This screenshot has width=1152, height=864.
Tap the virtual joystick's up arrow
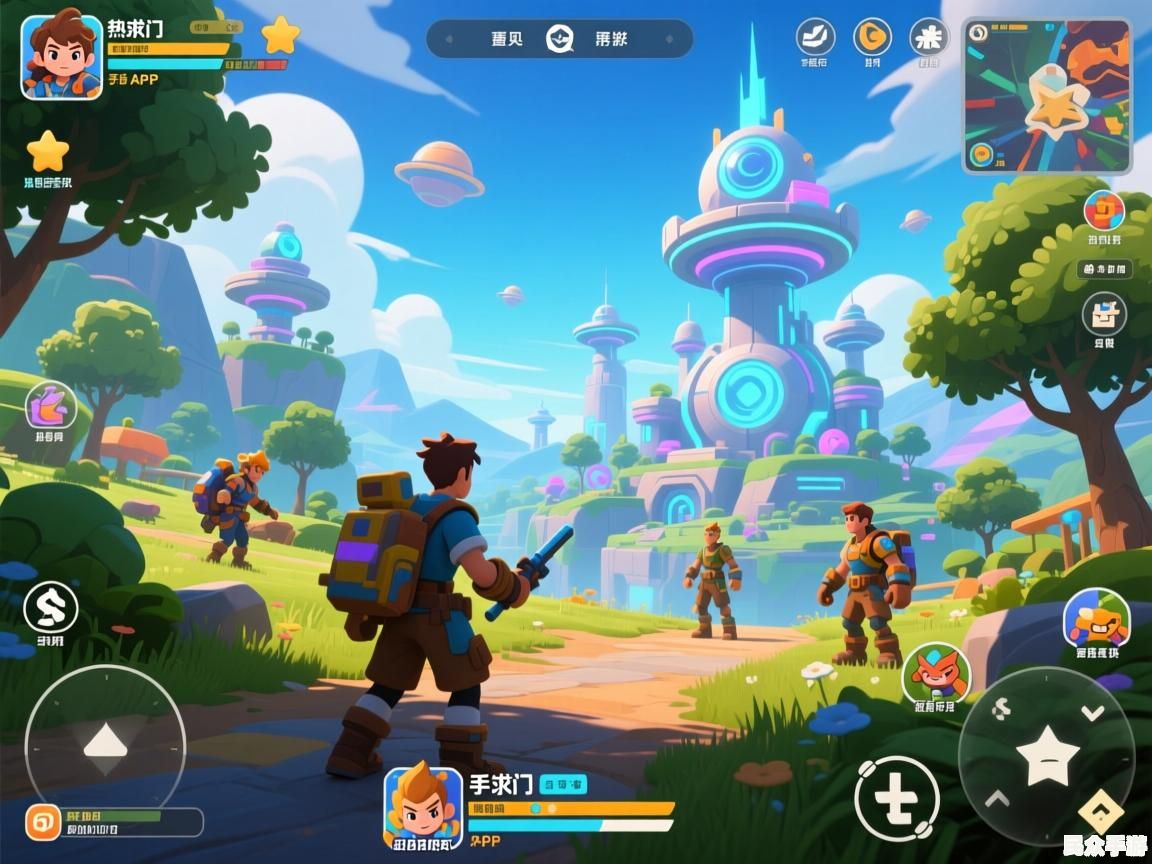coord(105,742)
